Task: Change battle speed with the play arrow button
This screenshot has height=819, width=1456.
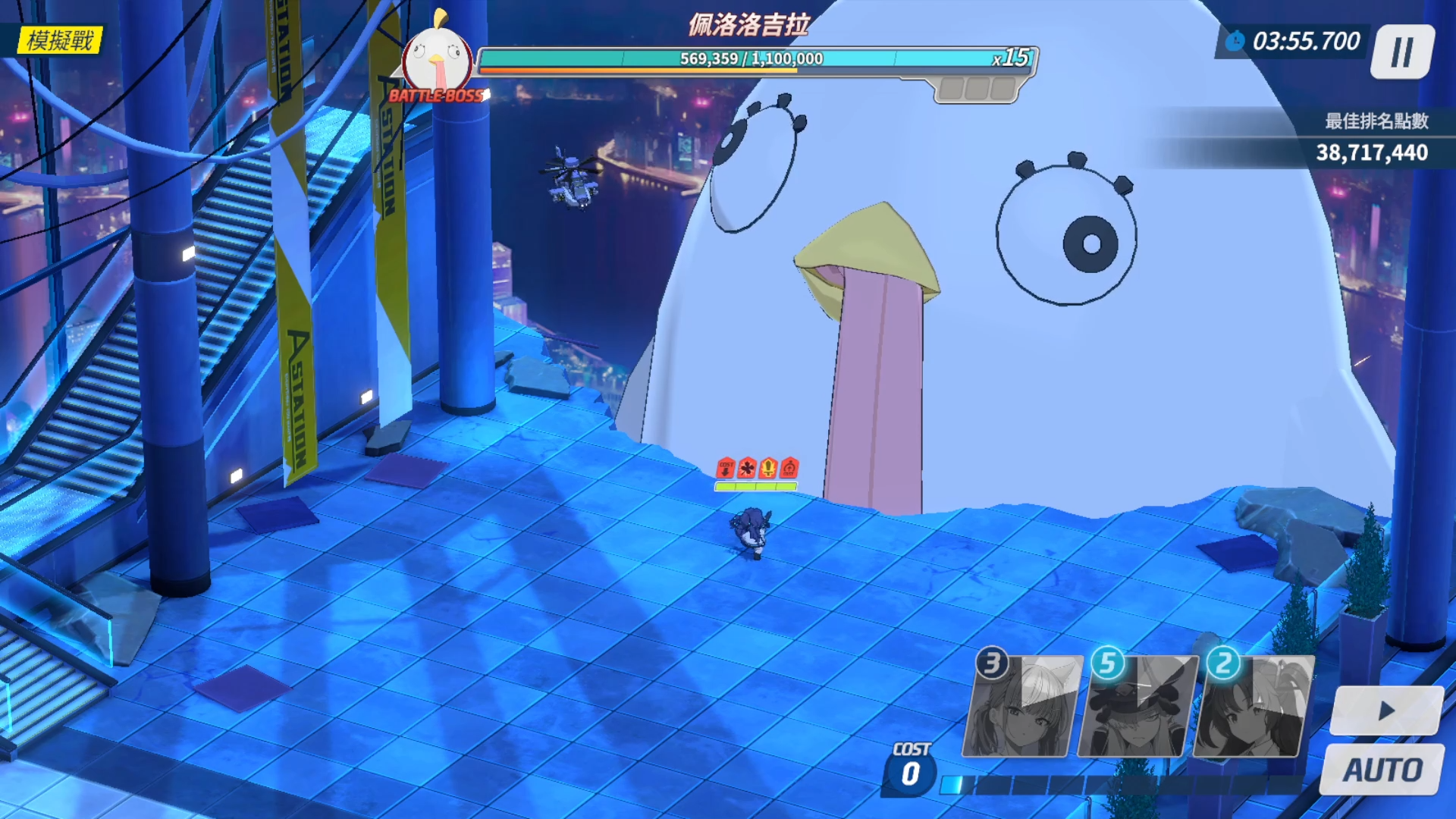Action: (x=1386, y=711)
